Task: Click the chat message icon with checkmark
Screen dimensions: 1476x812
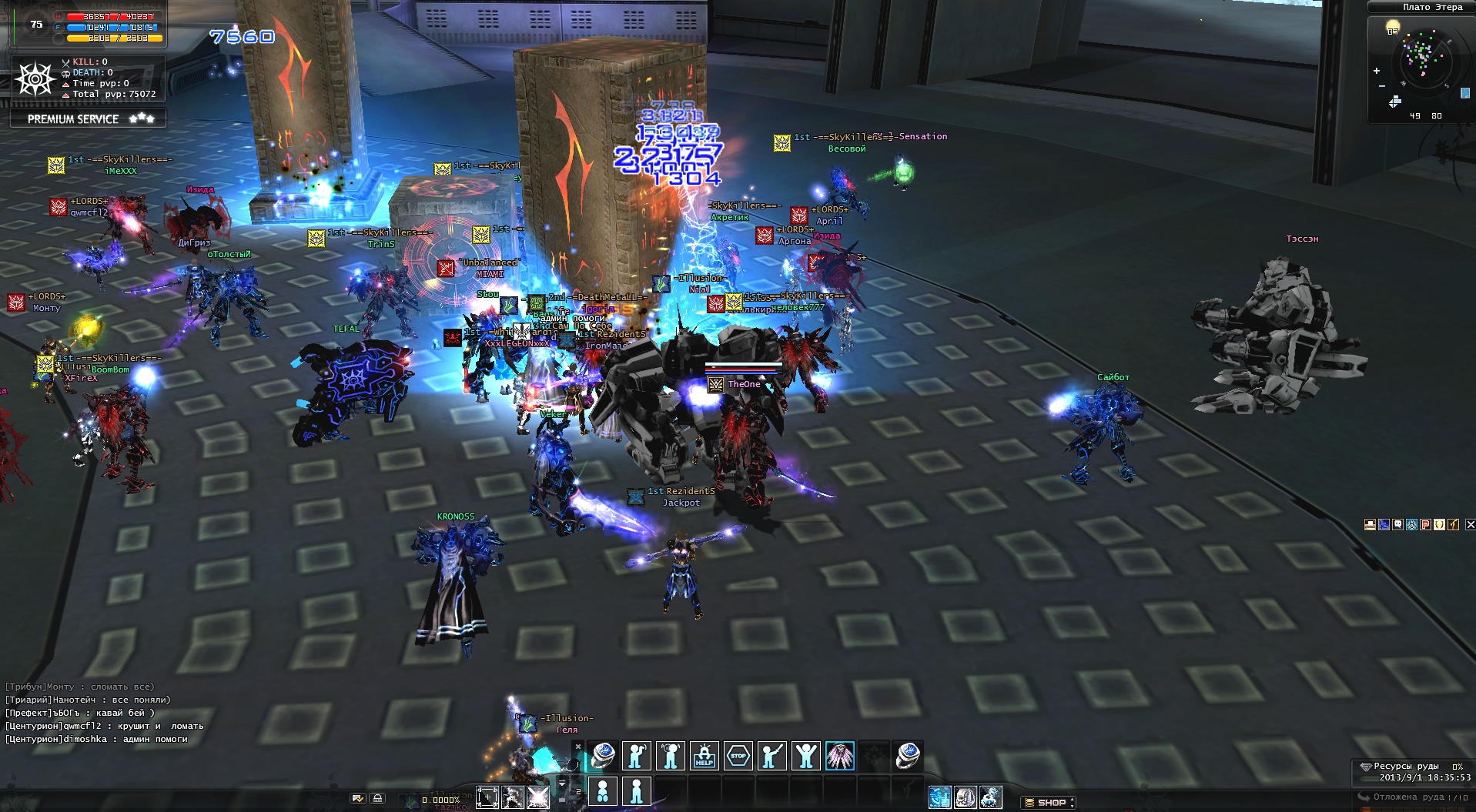Action: [357, 799]
